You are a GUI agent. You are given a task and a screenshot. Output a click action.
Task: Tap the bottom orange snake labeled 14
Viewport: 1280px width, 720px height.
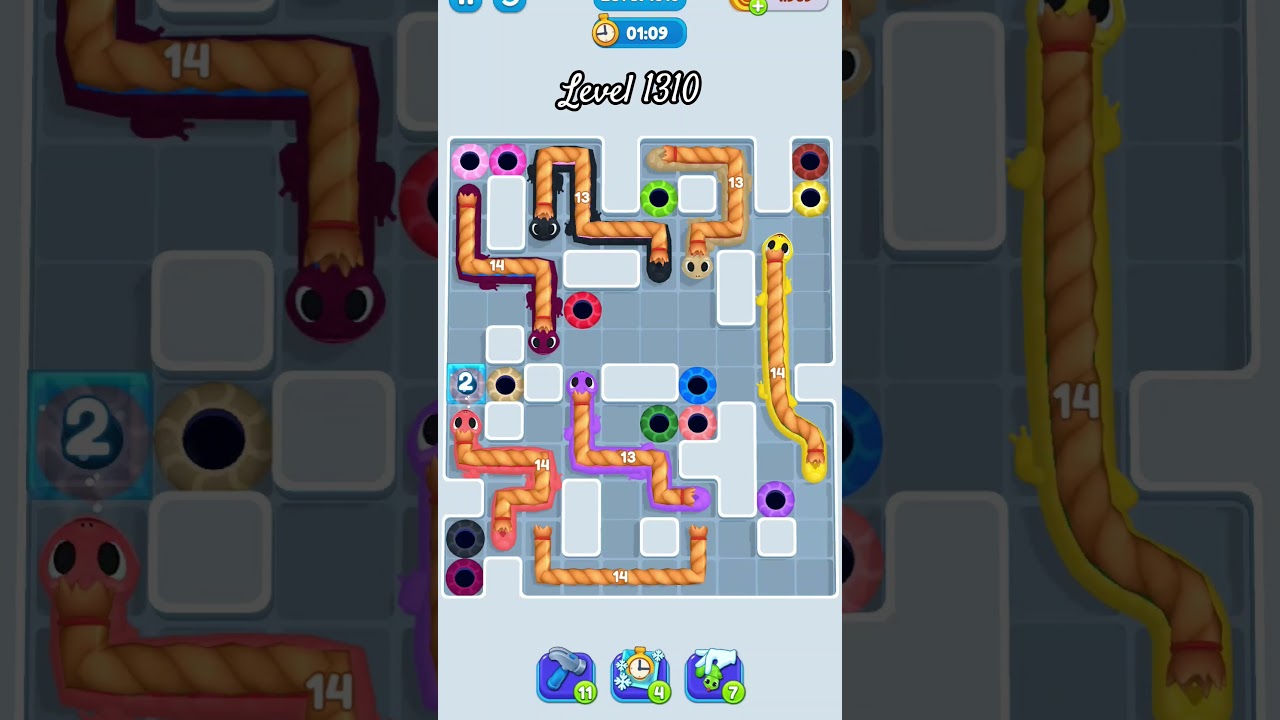620,576
